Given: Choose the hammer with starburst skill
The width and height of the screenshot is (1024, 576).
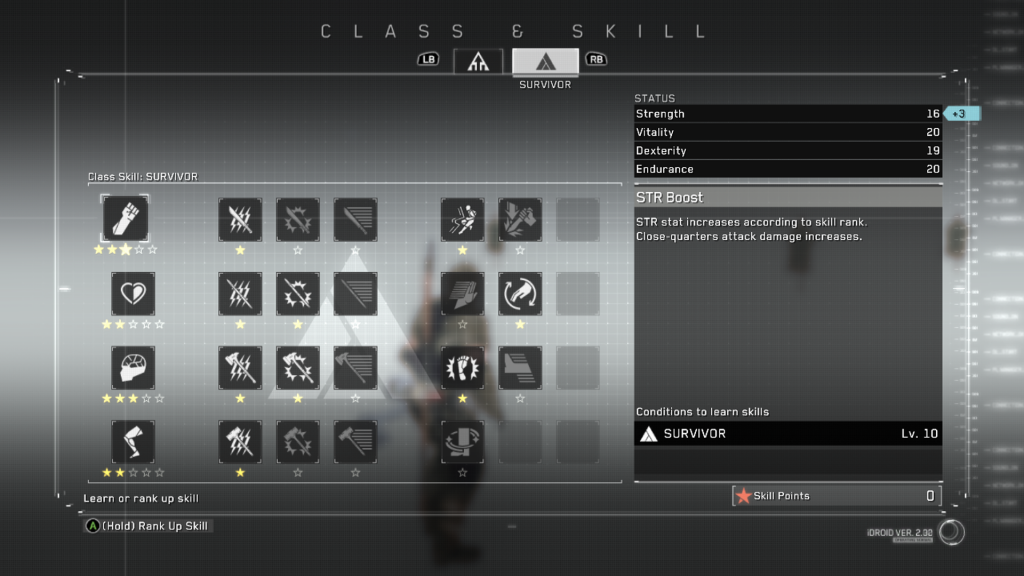Looking at the screenshot, I should (x=298, y=442).
